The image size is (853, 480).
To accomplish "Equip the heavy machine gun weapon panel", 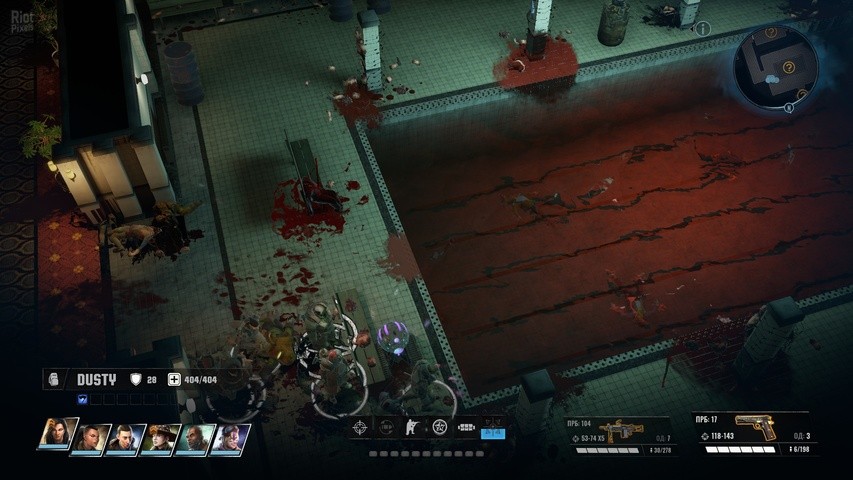I will (x=618, y=434).
